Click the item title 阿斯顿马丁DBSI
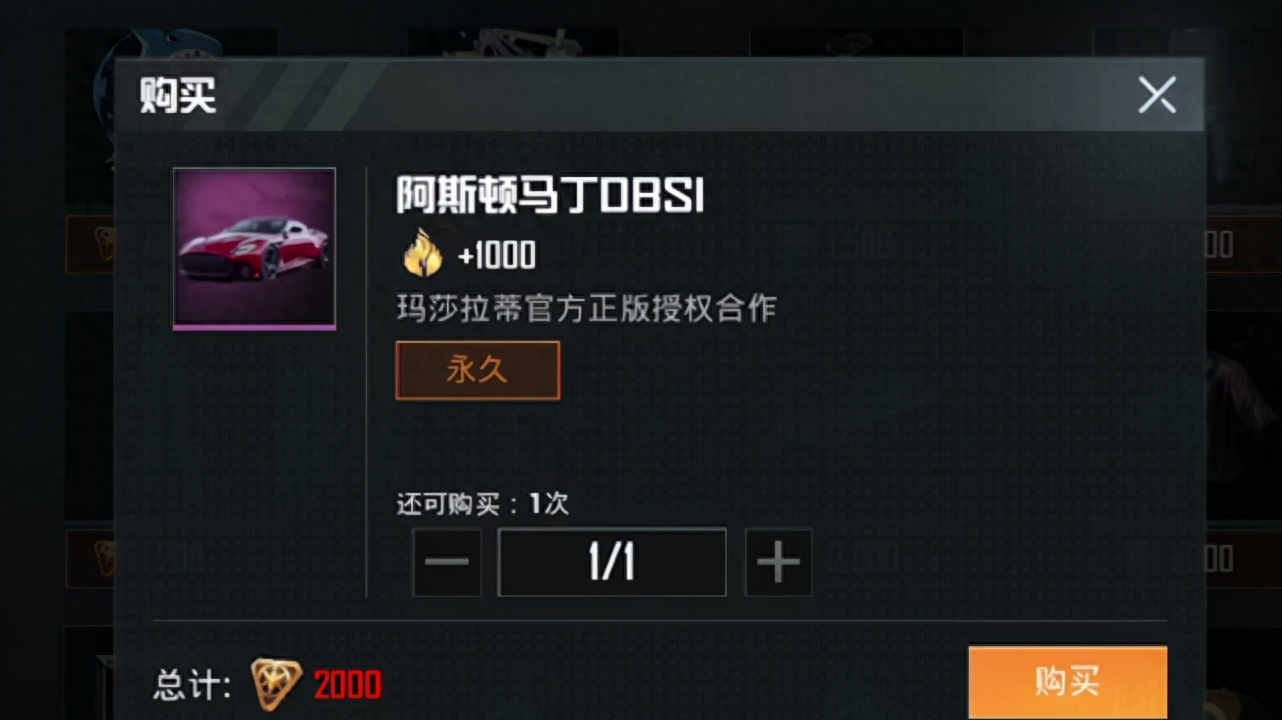Viewport: 1282px width, 720px height. point(549,197)
